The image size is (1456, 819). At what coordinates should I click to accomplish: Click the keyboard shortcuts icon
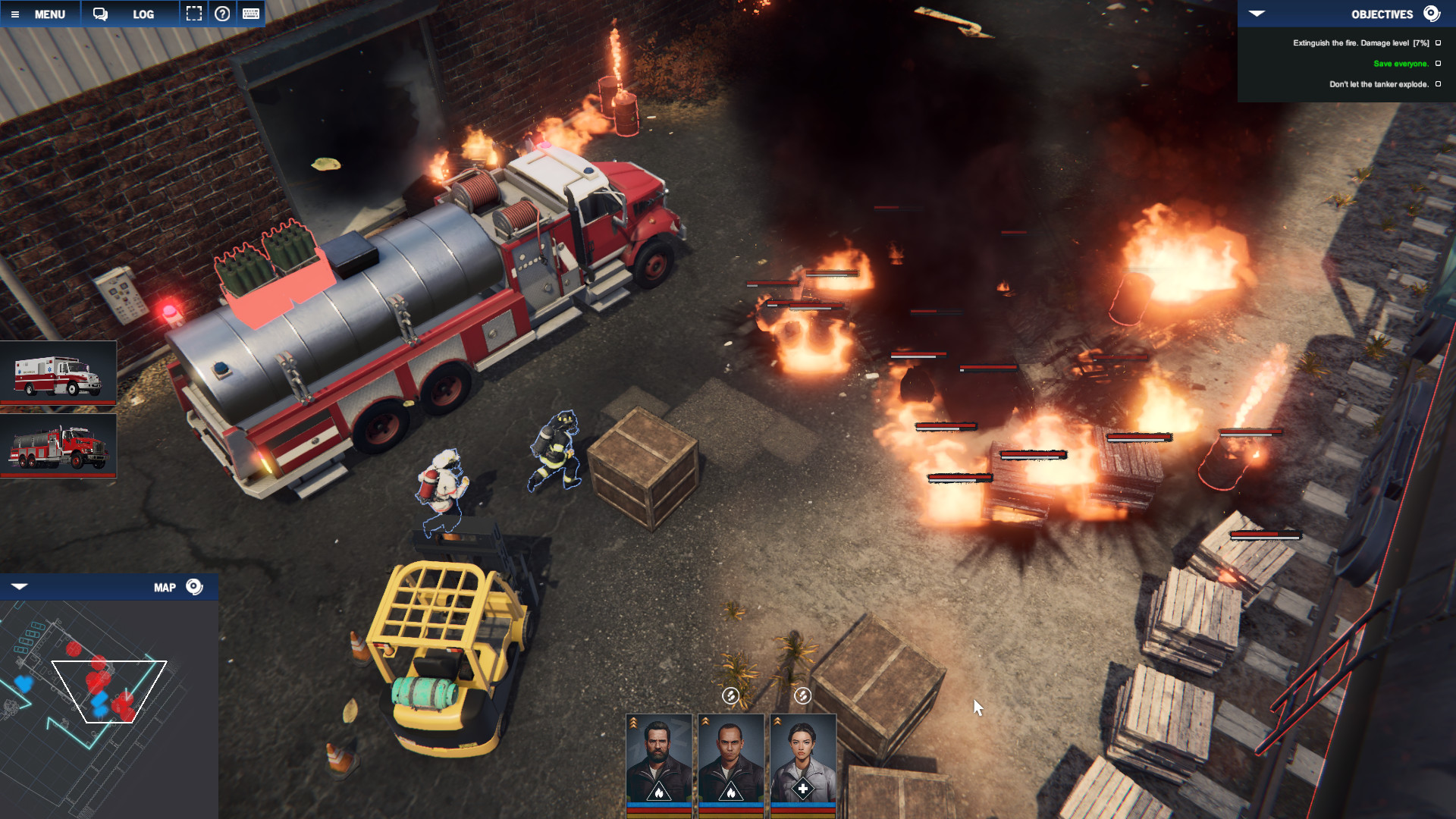pos(253,13)
